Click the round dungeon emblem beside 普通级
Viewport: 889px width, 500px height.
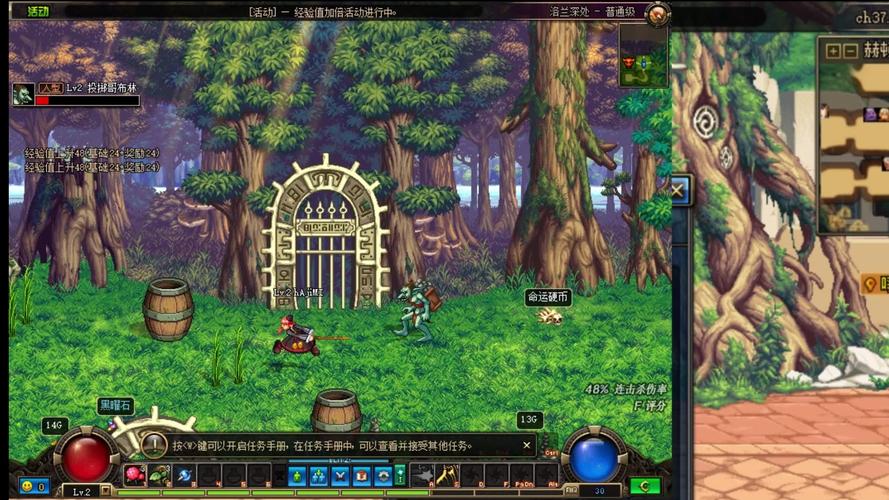pos(657,14)
